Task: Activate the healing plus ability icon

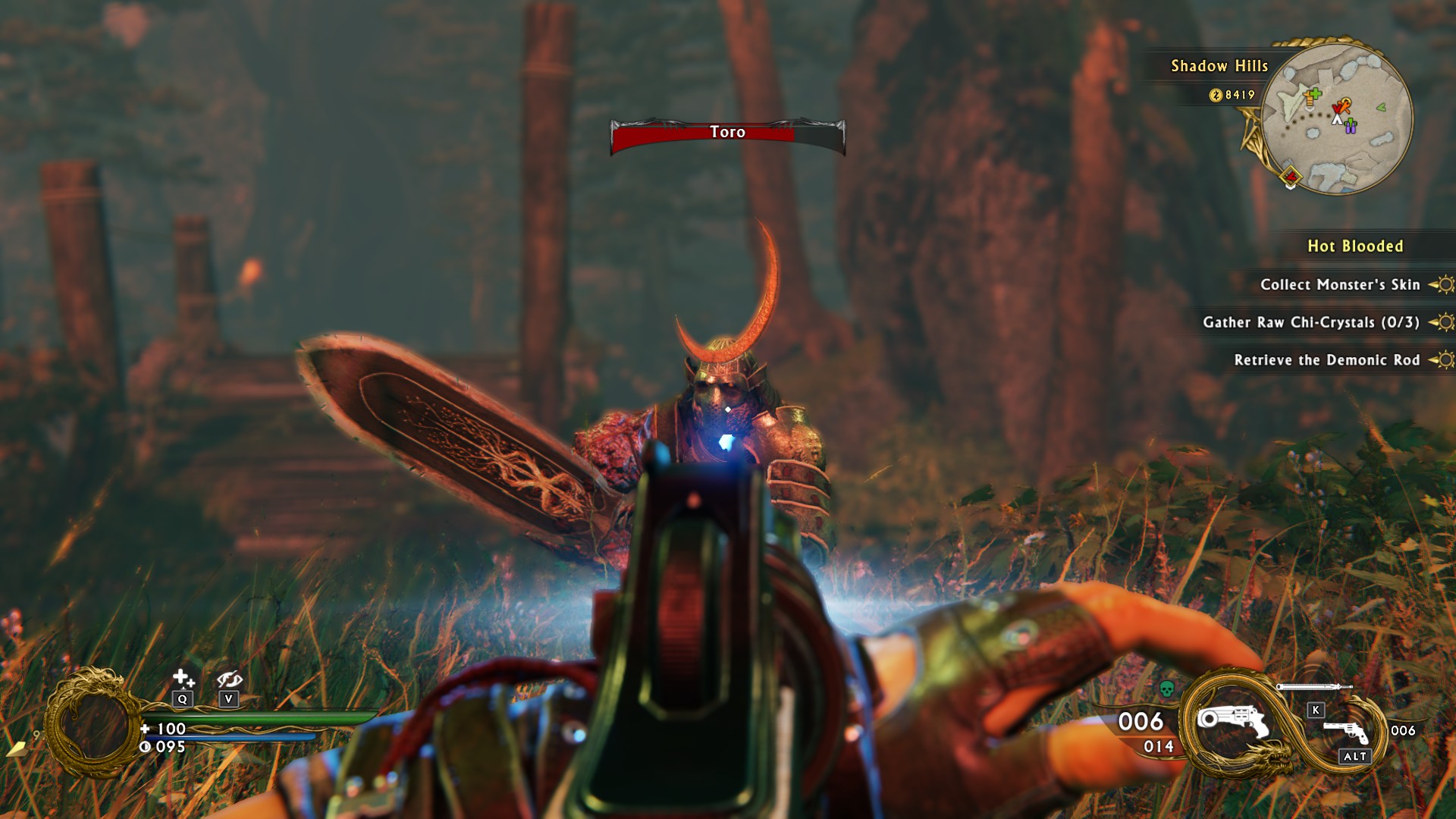Action: click(x=183, y=678)
